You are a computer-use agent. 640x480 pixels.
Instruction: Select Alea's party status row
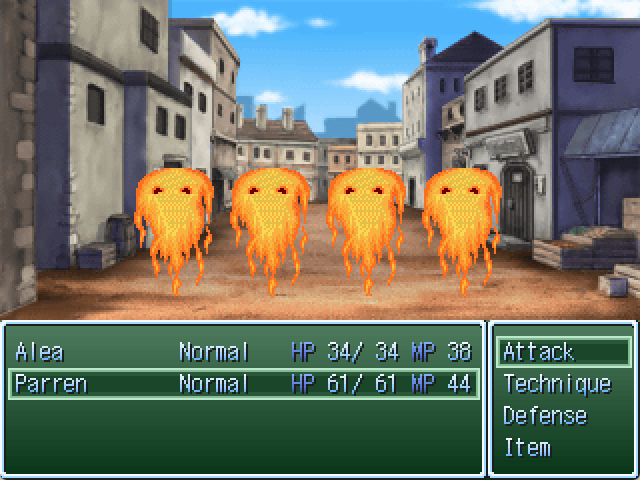pyautogui.click(x=243, y=352)
